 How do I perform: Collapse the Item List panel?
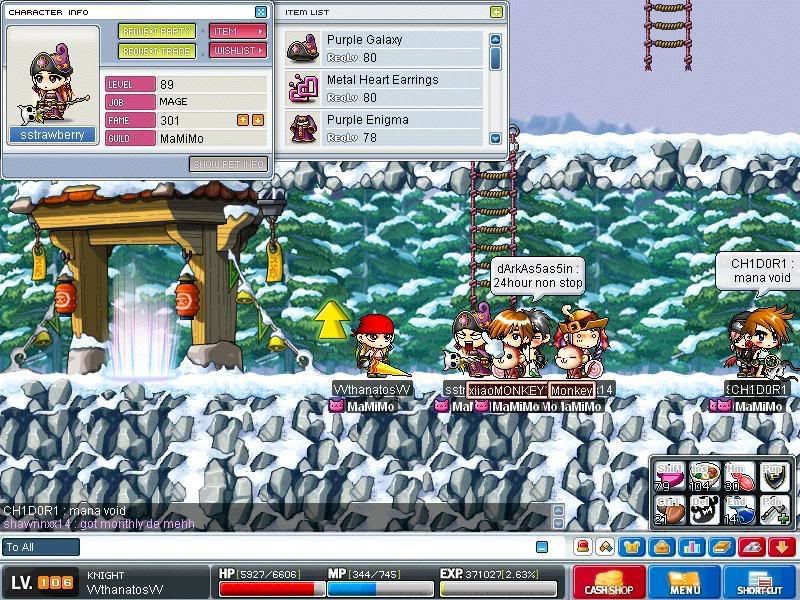click(497, 12)
